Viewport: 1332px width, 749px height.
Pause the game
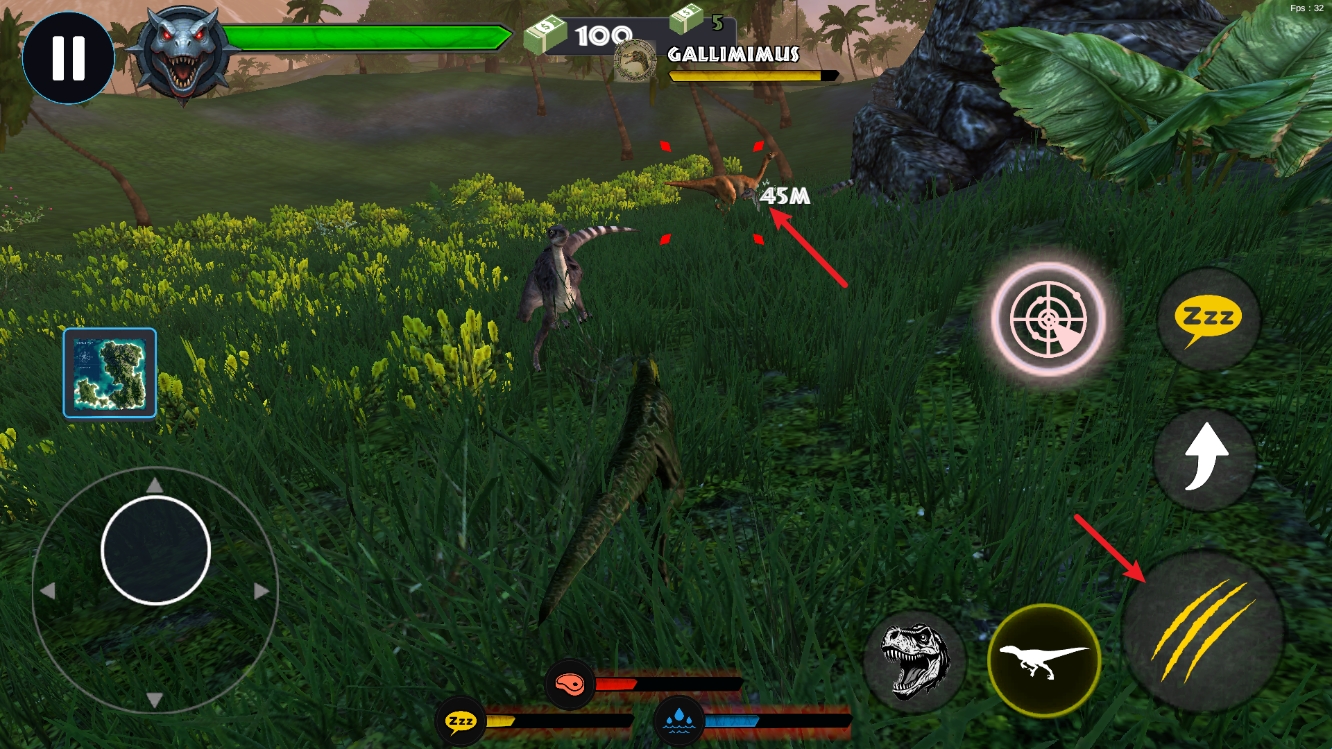[68, 57]
